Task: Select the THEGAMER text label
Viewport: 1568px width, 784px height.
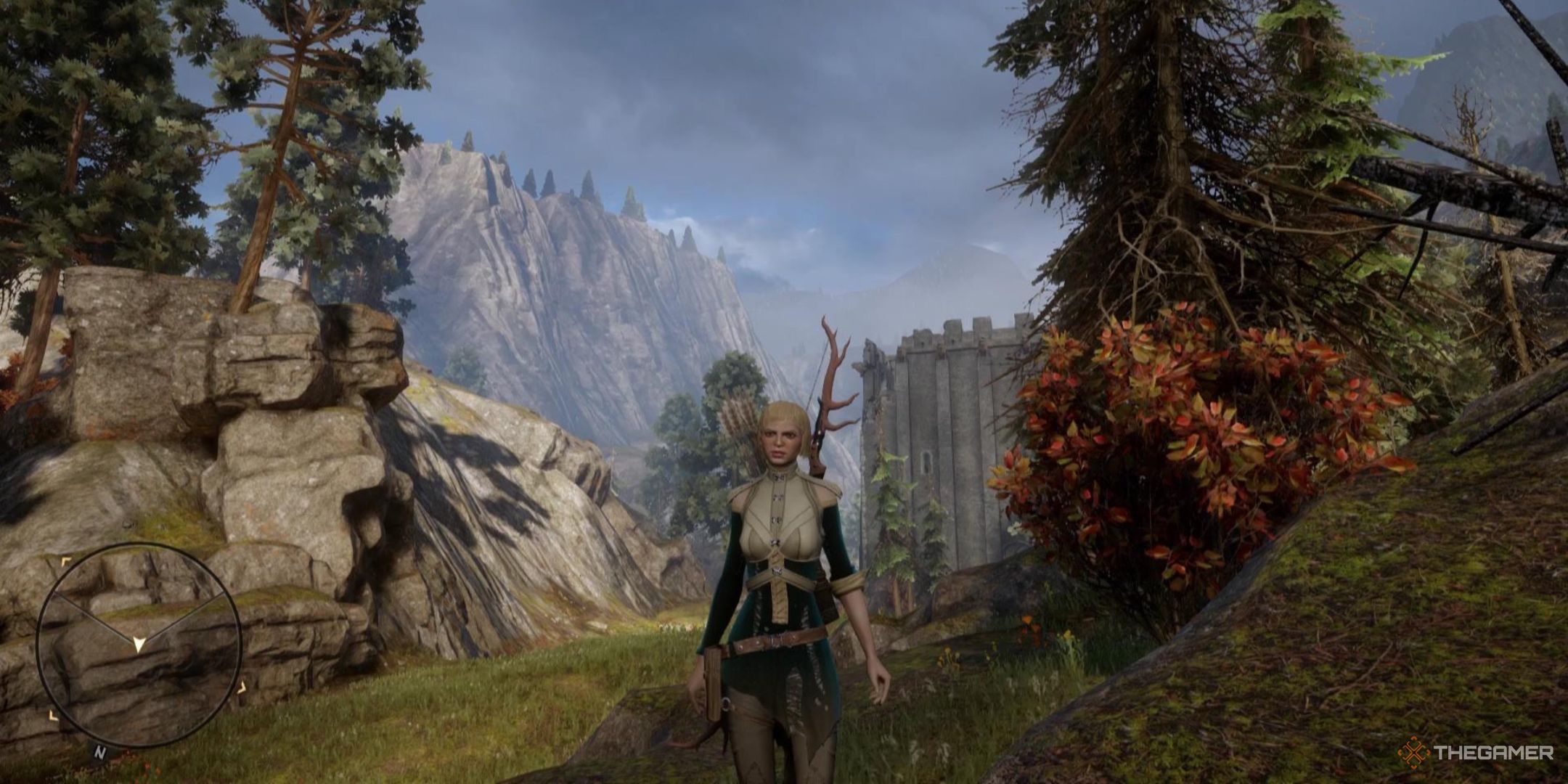Action: [x=1494, y=752]
